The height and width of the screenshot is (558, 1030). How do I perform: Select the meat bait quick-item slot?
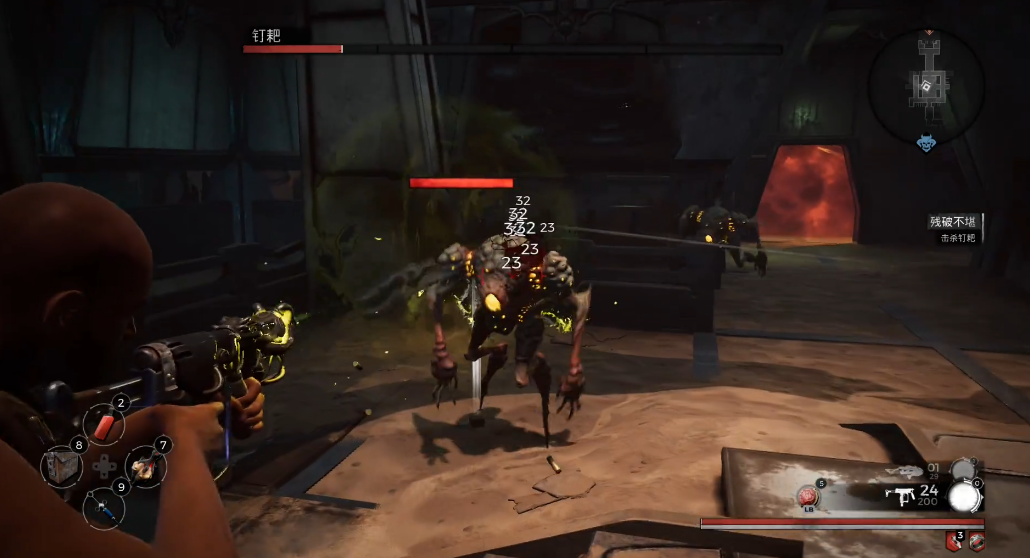[x=145, y=464]
